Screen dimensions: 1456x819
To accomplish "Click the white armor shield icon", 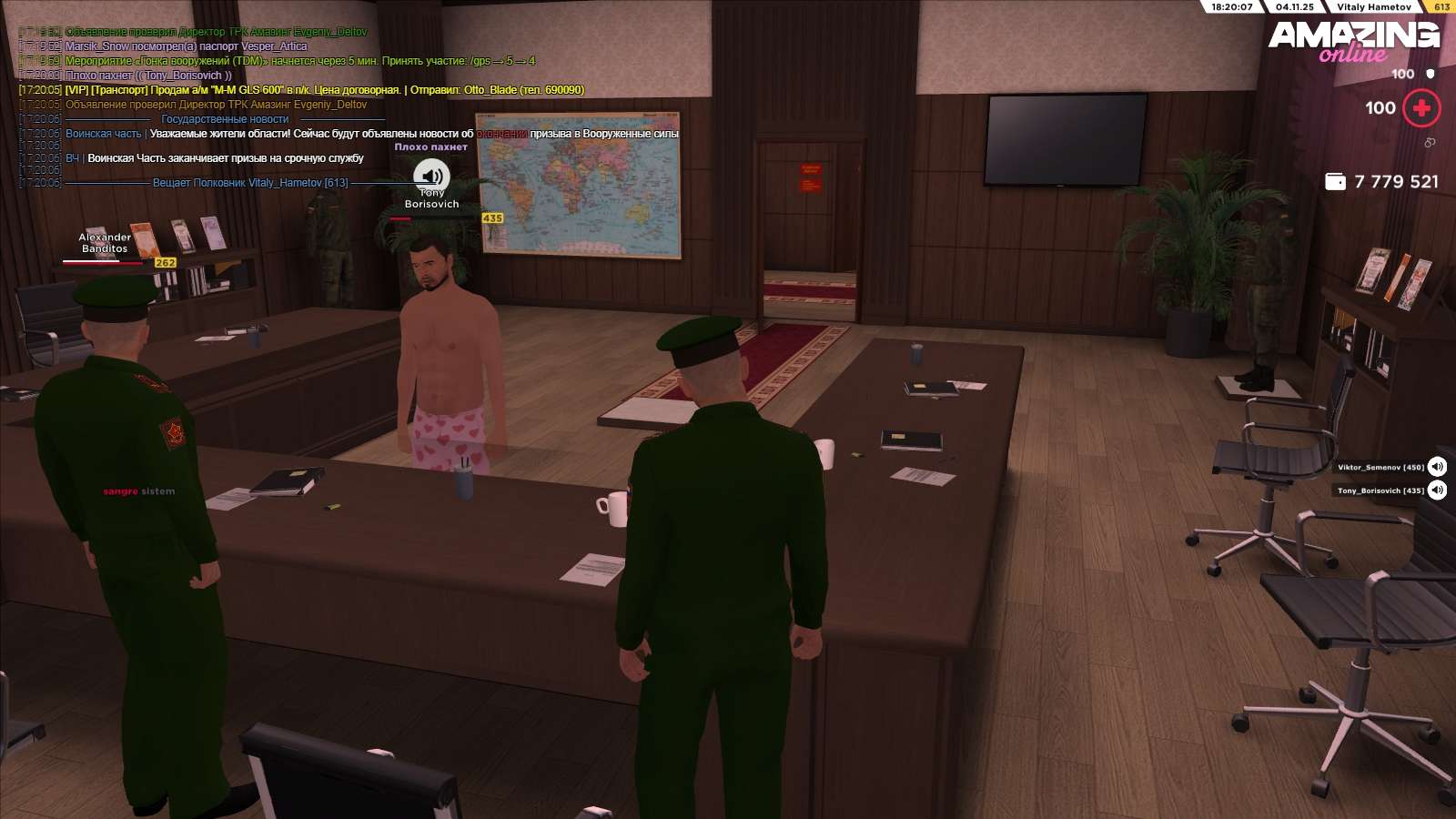I will pyautogui.click(x=1431, y=74).
